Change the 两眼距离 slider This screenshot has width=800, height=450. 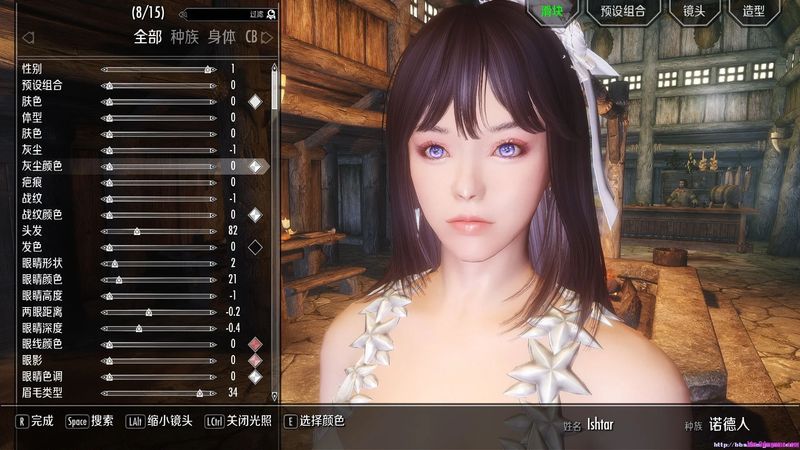click(158, 312)
